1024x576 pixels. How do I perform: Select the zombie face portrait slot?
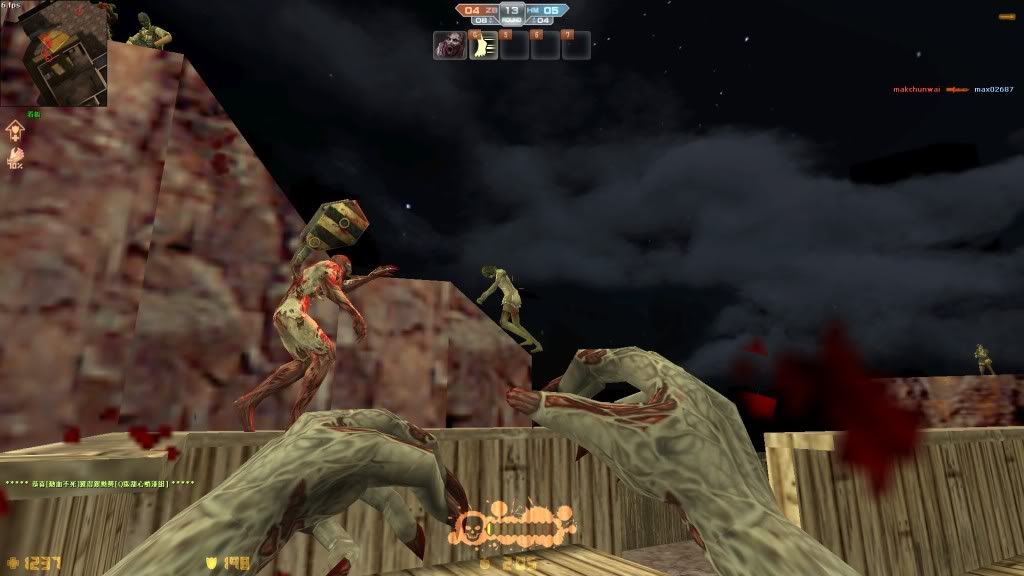point(449,45)
